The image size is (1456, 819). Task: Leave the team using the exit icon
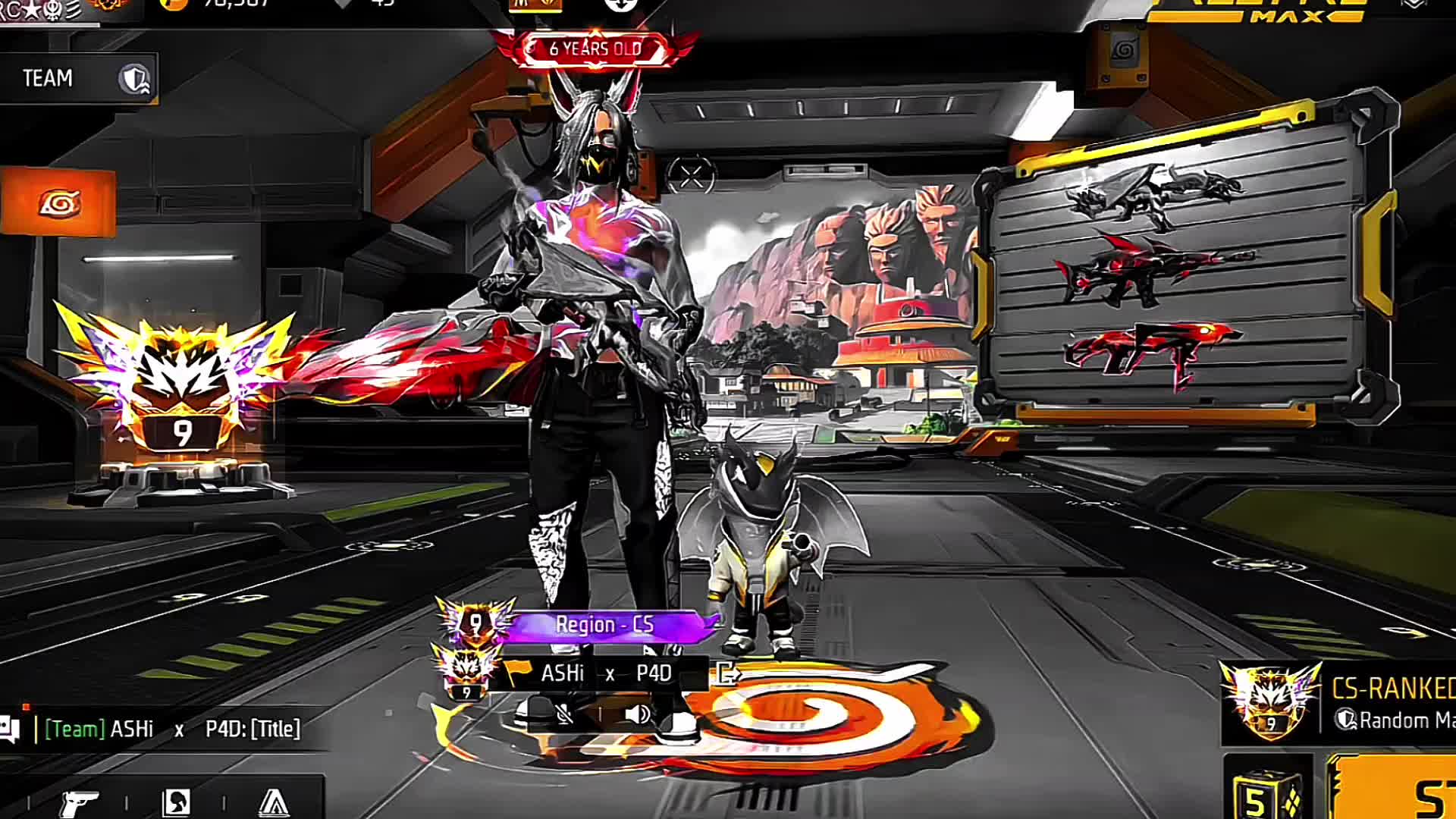(727, 673)
